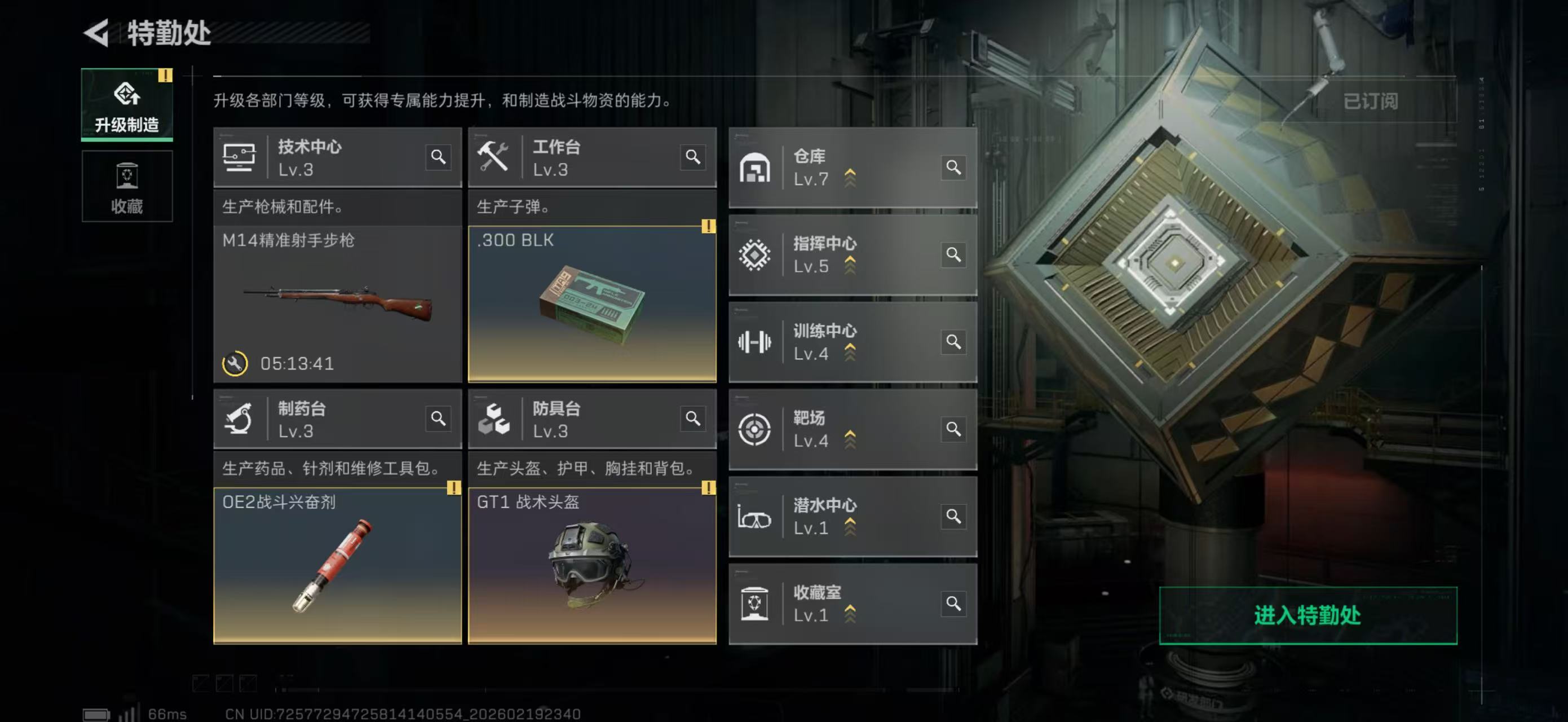Select the 指挥中心 chip icon

click(755, 254)
